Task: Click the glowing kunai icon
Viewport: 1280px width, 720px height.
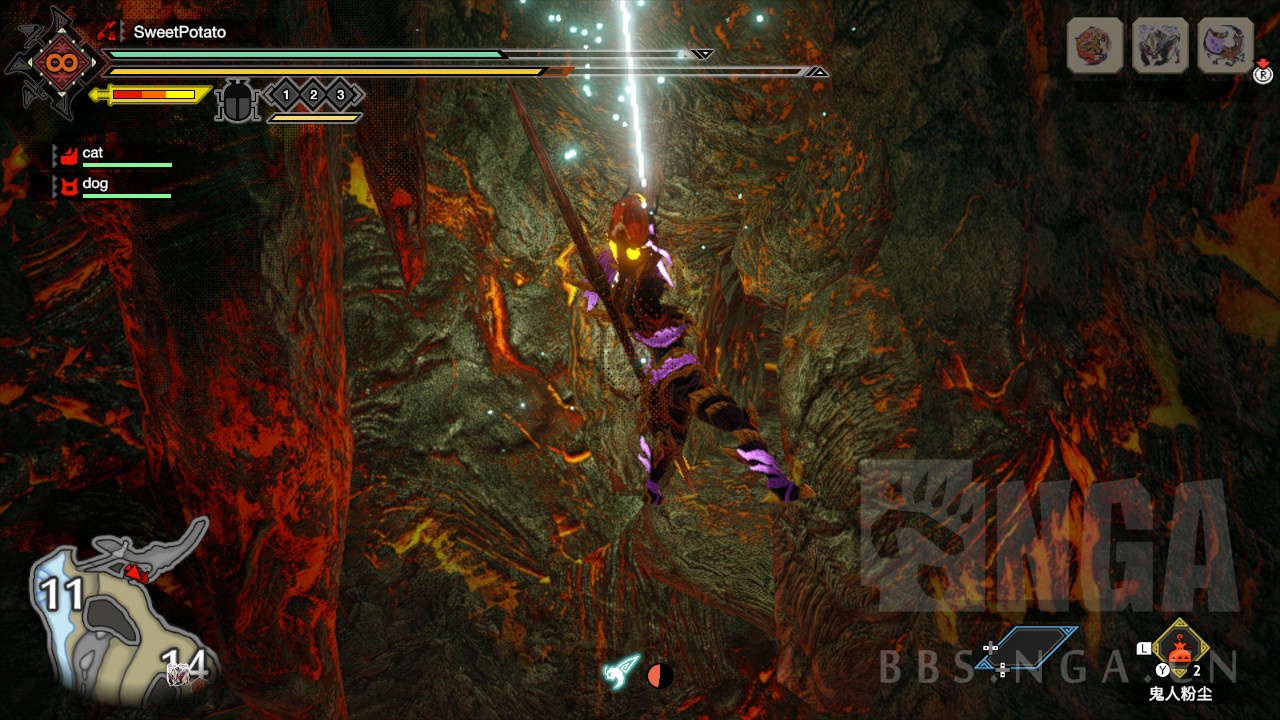Action: (620, 672)
